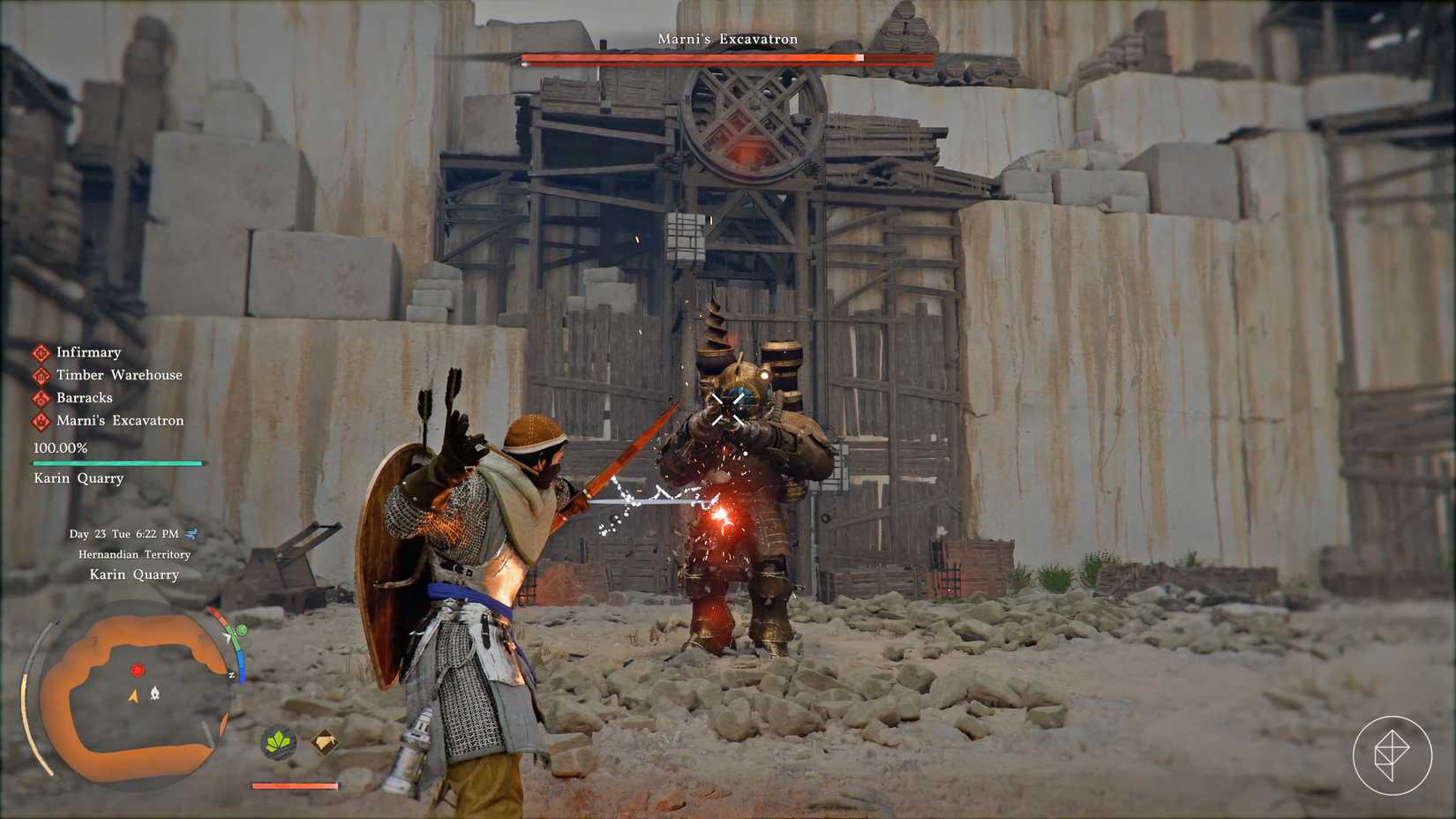Click the red enemy dot on the minimap
The width and height of the screenshot is (1456, 819).
(137, 671)
